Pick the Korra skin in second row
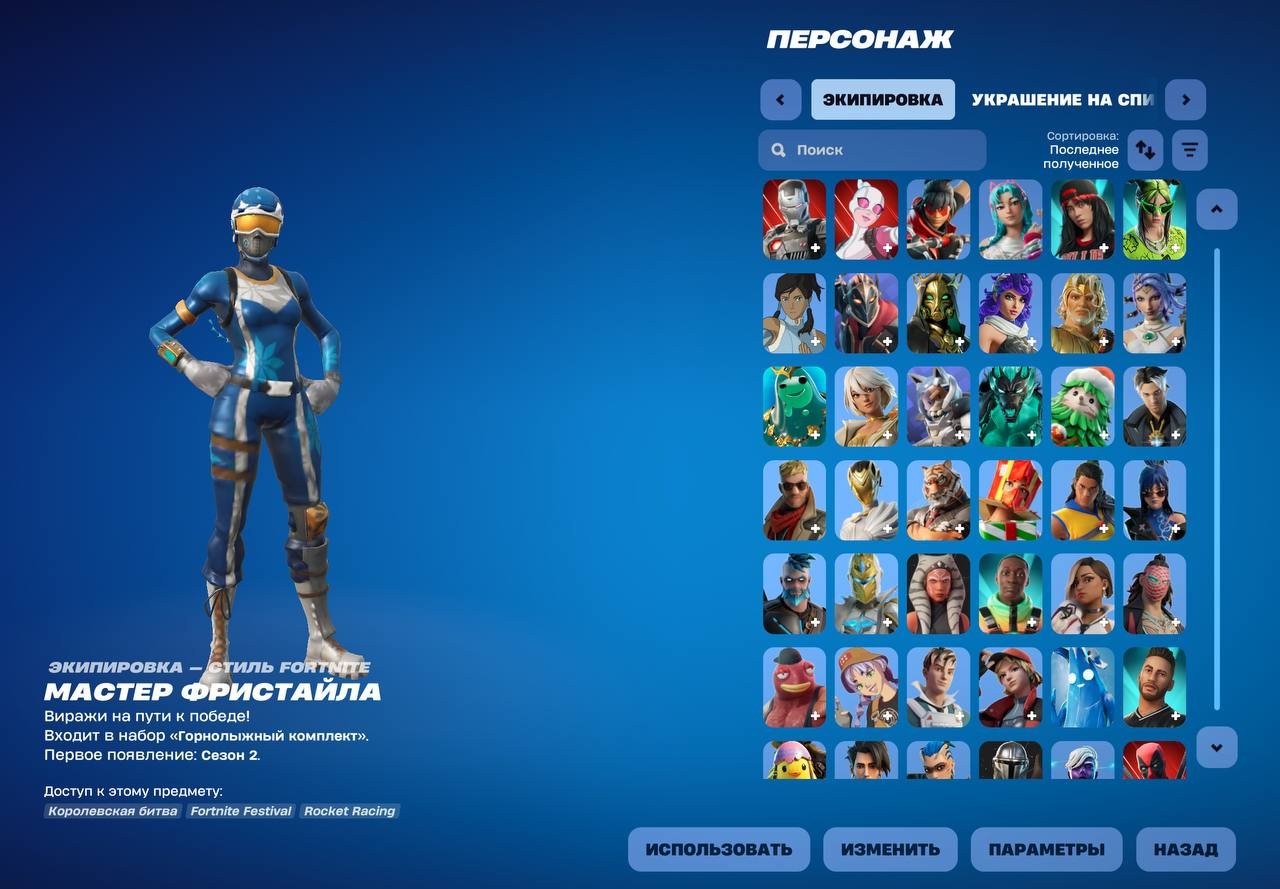 [x=794, y=313]
